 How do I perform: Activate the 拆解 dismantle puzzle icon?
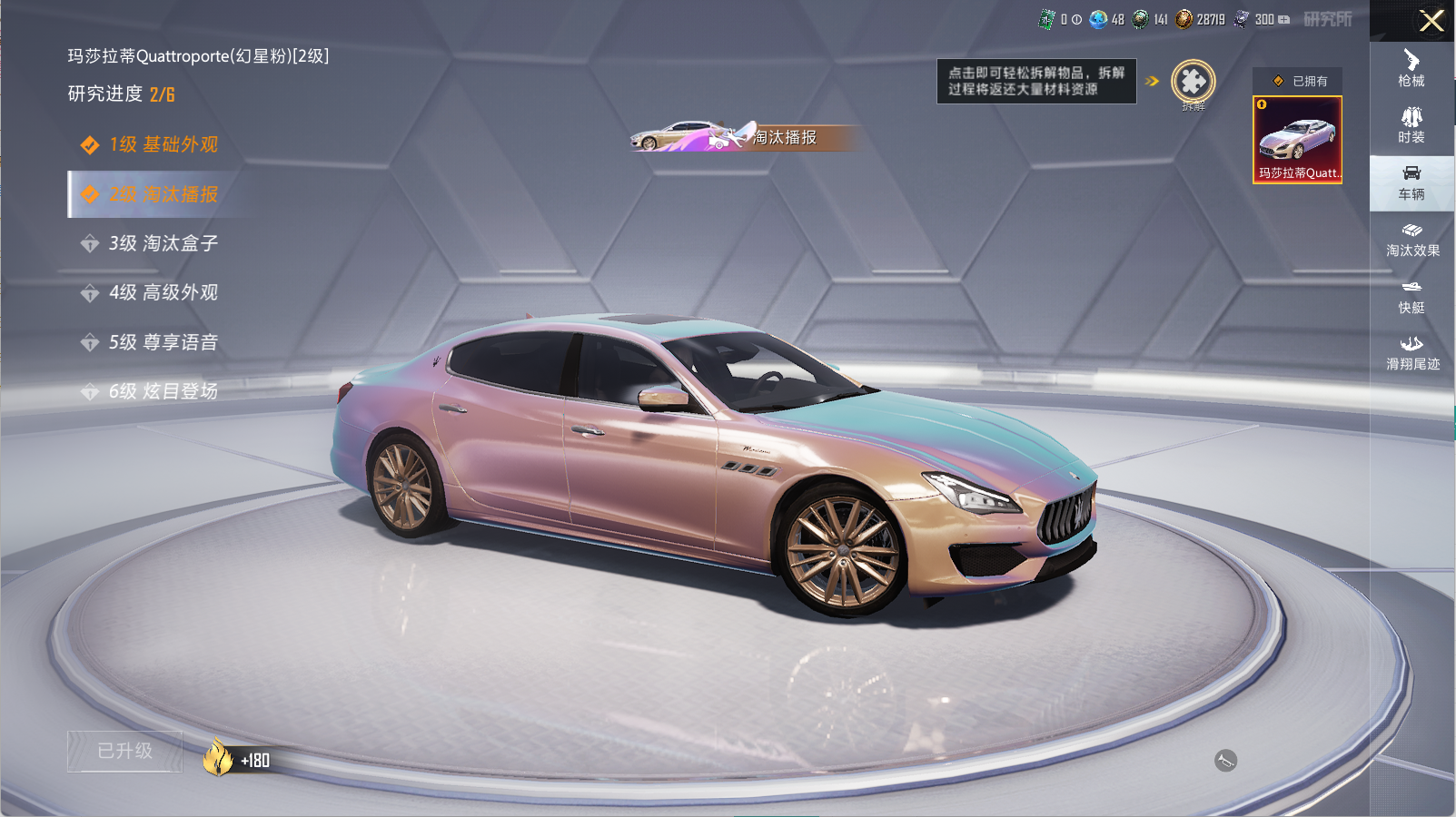click(x=1193, y=83)
